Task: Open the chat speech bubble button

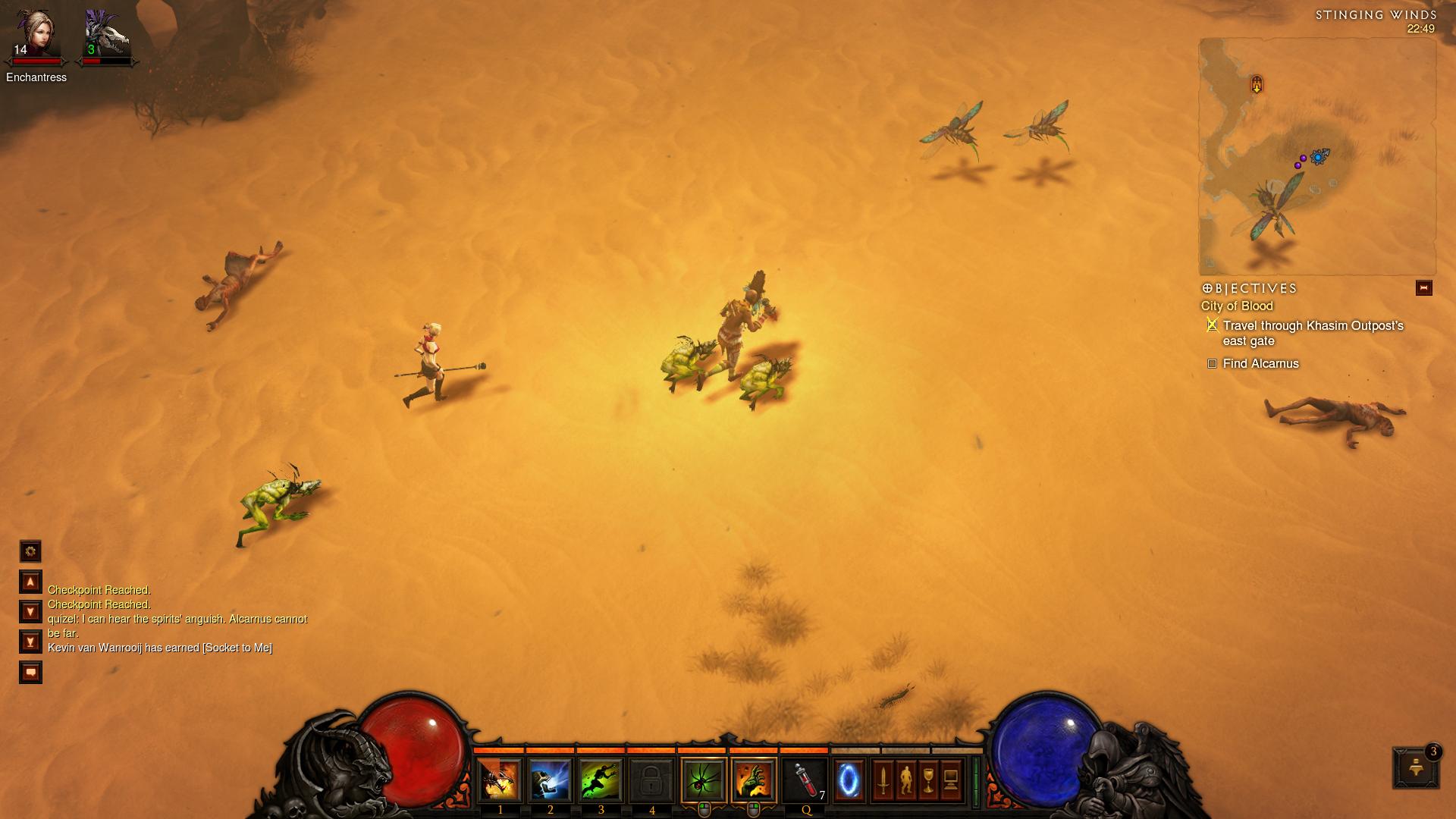Action: click(x=30, y=673)
